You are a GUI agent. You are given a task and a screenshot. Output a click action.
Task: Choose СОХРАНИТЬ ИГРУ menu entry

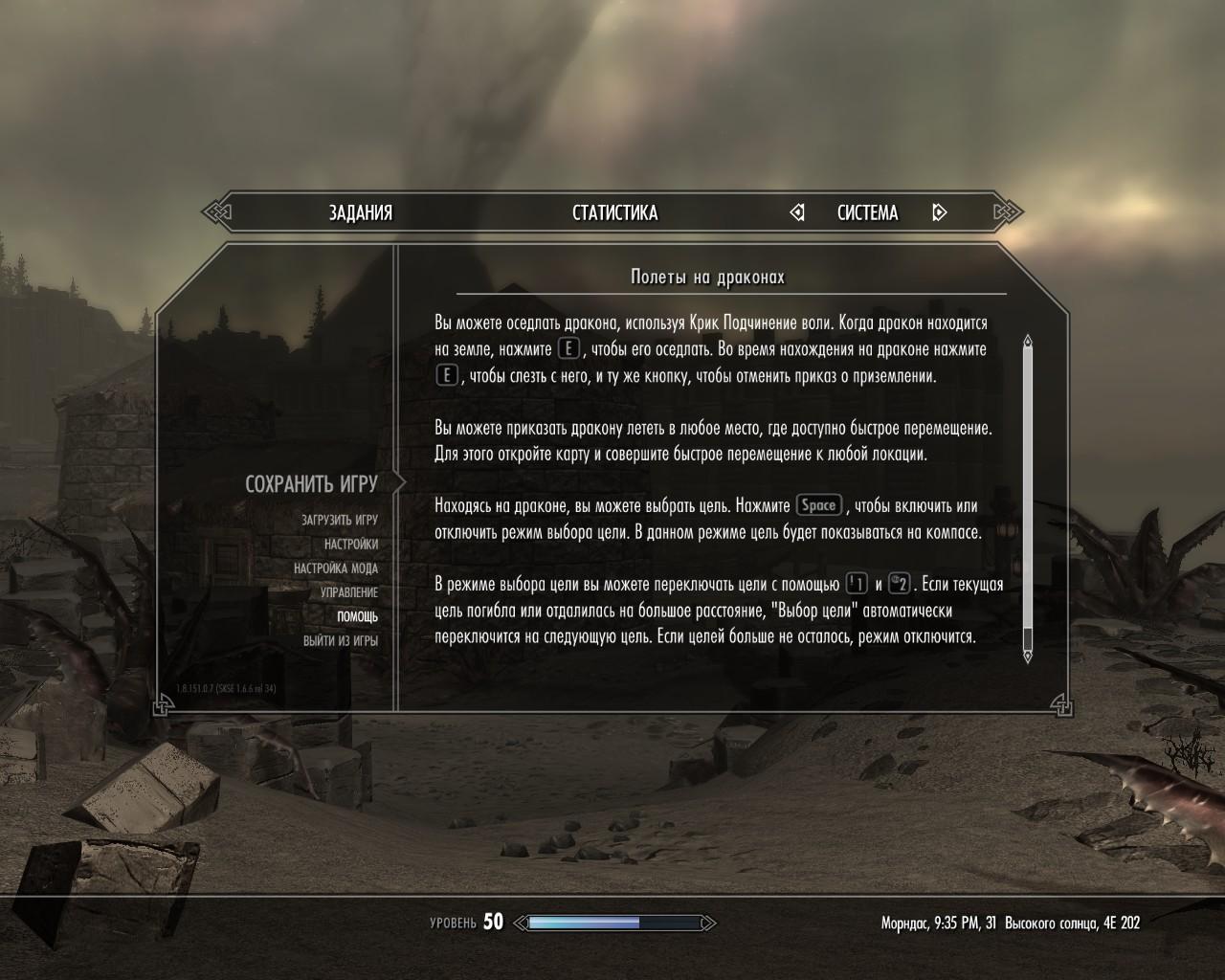(x=311, y=484)
